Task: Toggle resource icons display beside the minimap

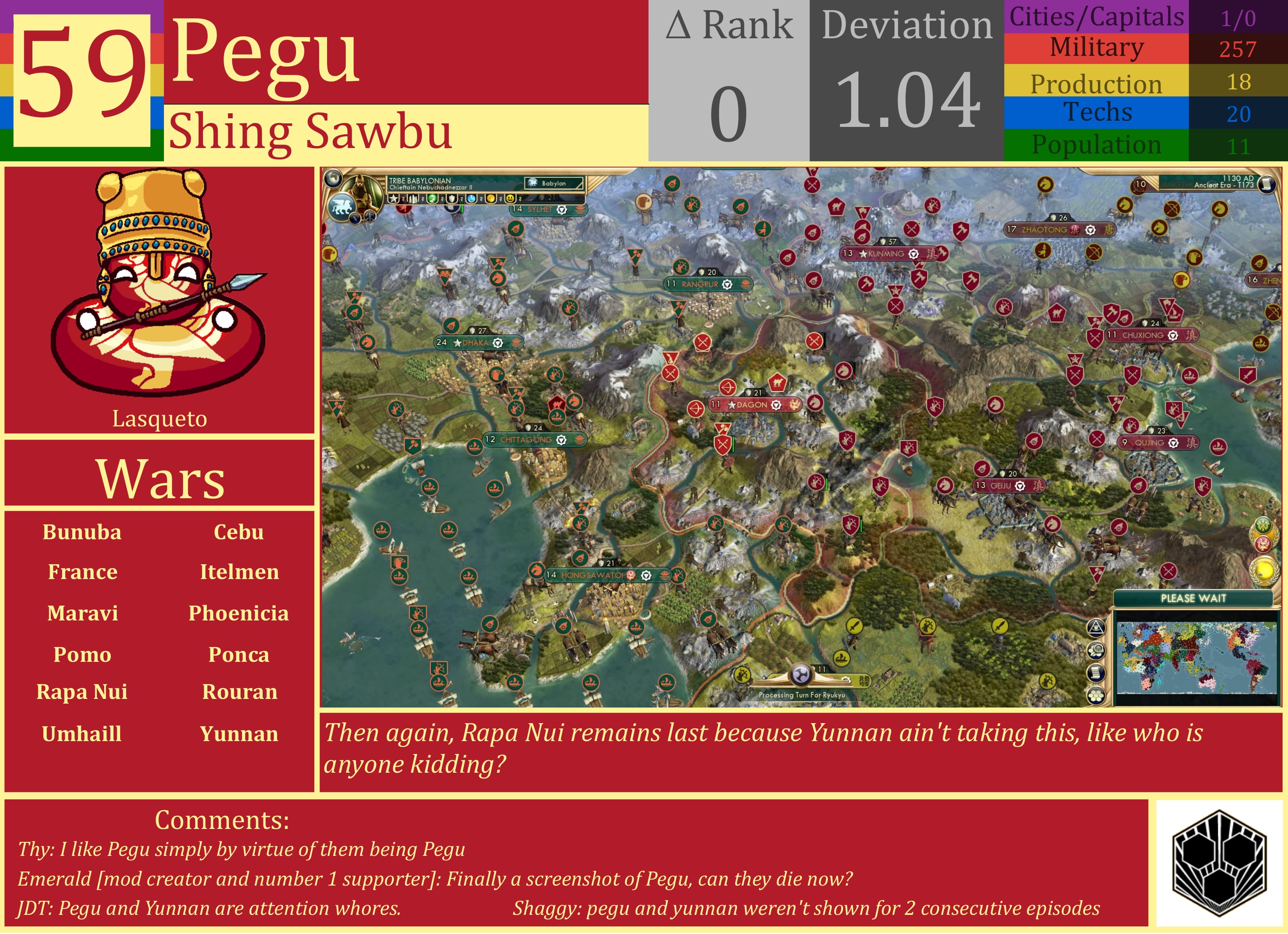Action: [x=1096, y=651]
